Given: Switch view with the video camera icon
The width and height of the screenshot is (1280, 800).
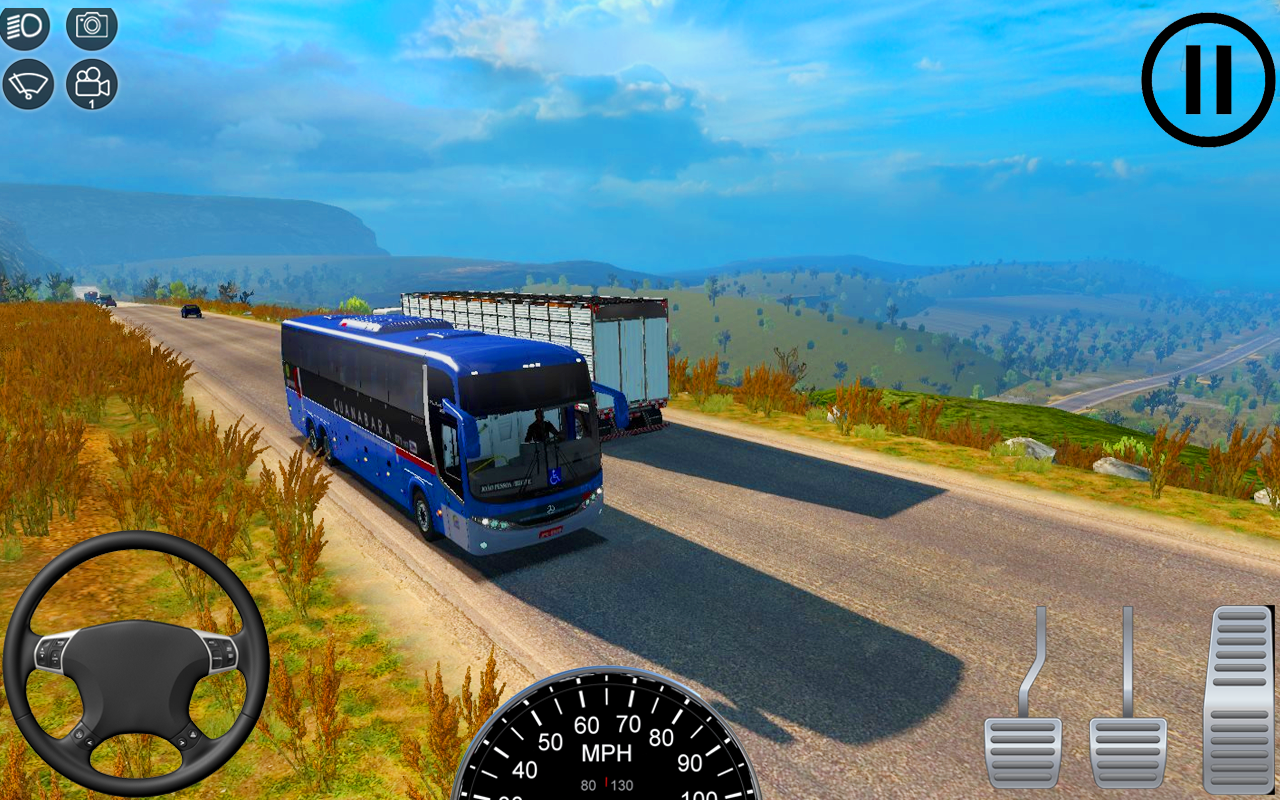Looking at the screenshot, I should point(92,84).
